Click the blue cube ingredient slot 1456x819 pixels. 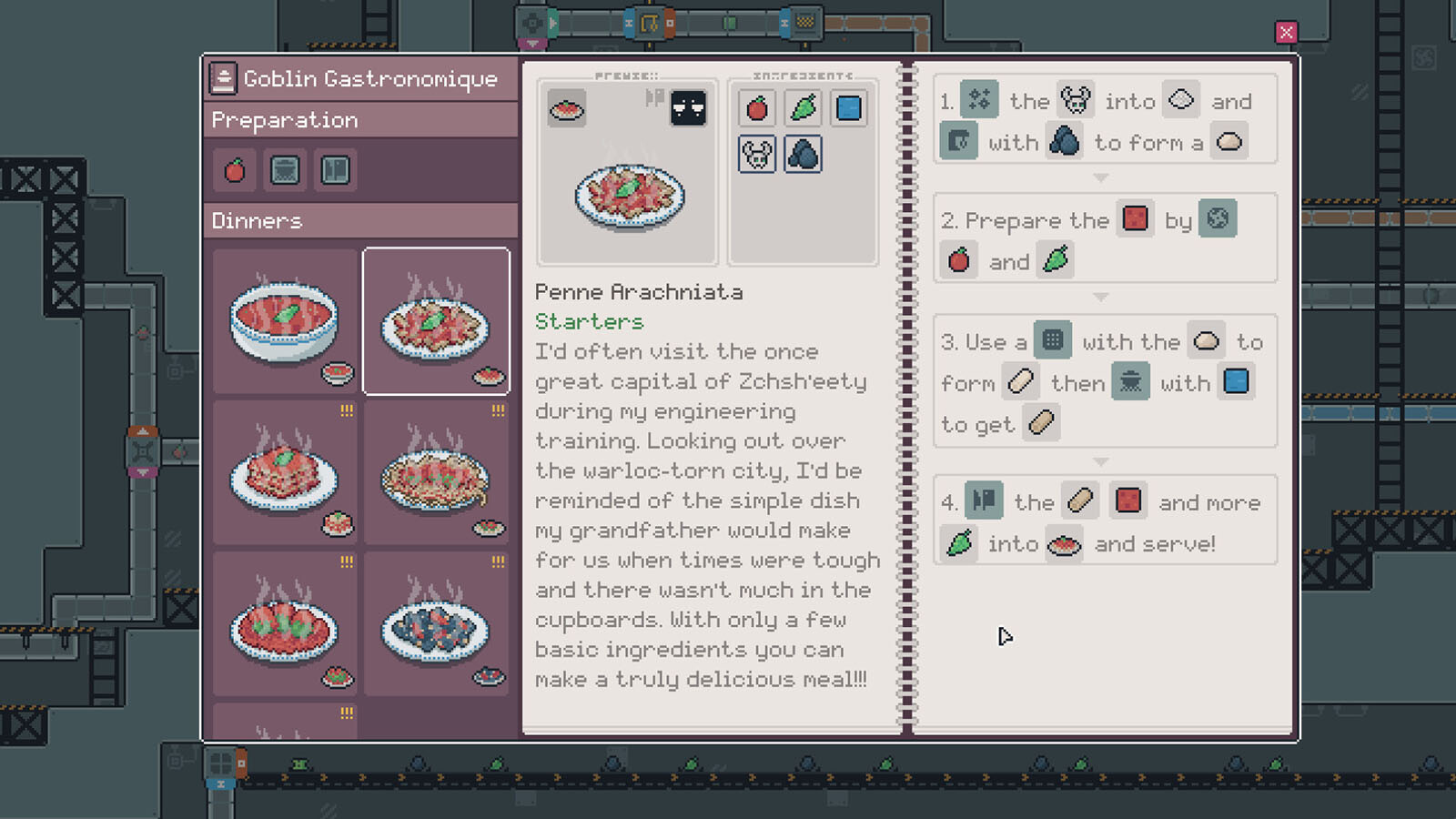848,108
